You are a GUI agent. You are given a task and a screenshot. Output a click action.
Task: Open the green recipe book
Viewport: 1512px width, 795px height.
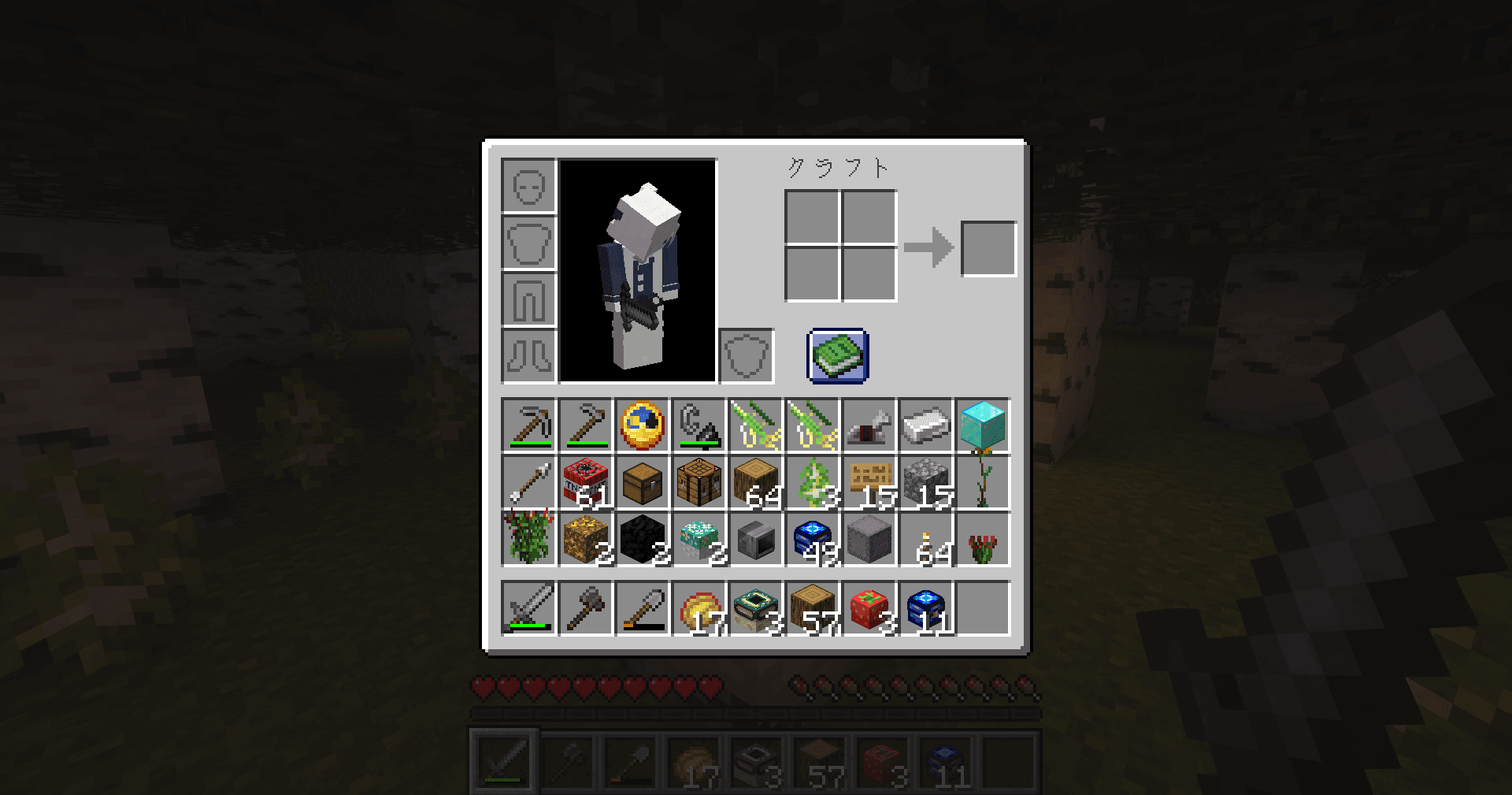tap(838, 356)
